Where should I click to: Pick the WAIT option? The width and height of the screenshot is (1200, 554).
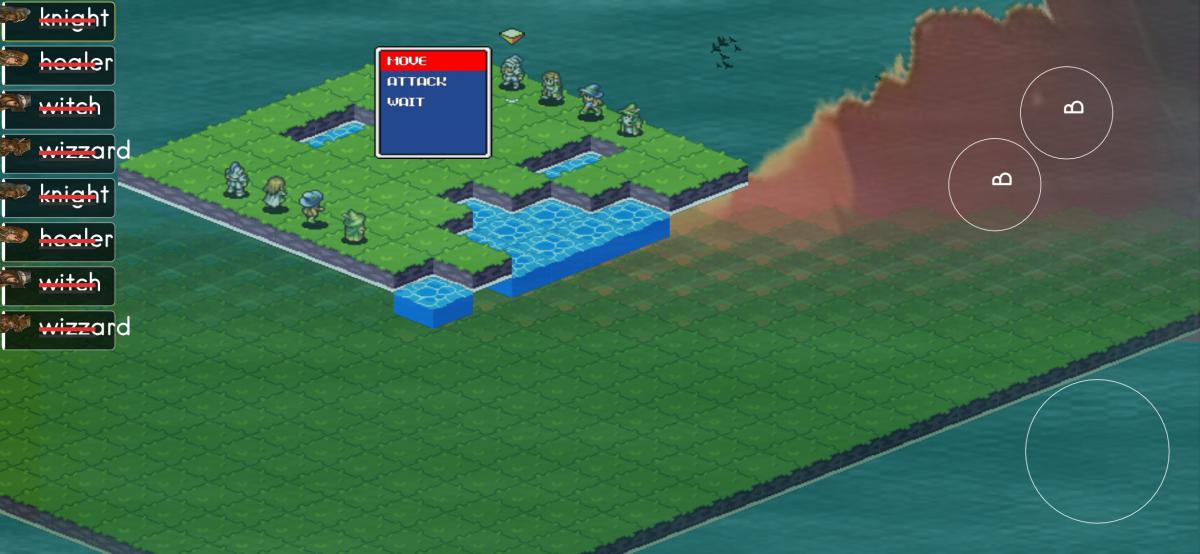click(x=432, y=102)
